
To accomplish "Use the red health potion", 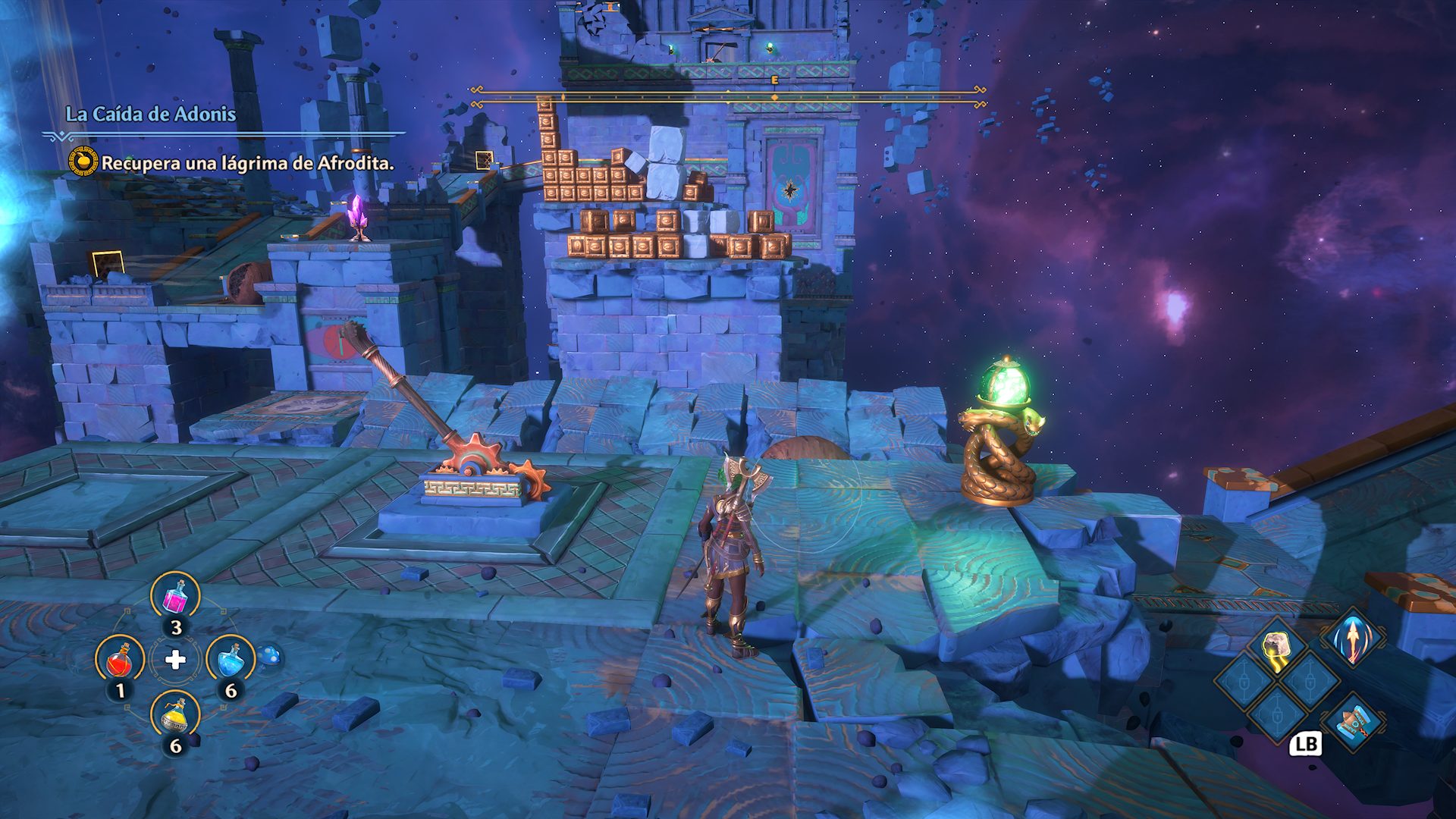I will point(120,661).
